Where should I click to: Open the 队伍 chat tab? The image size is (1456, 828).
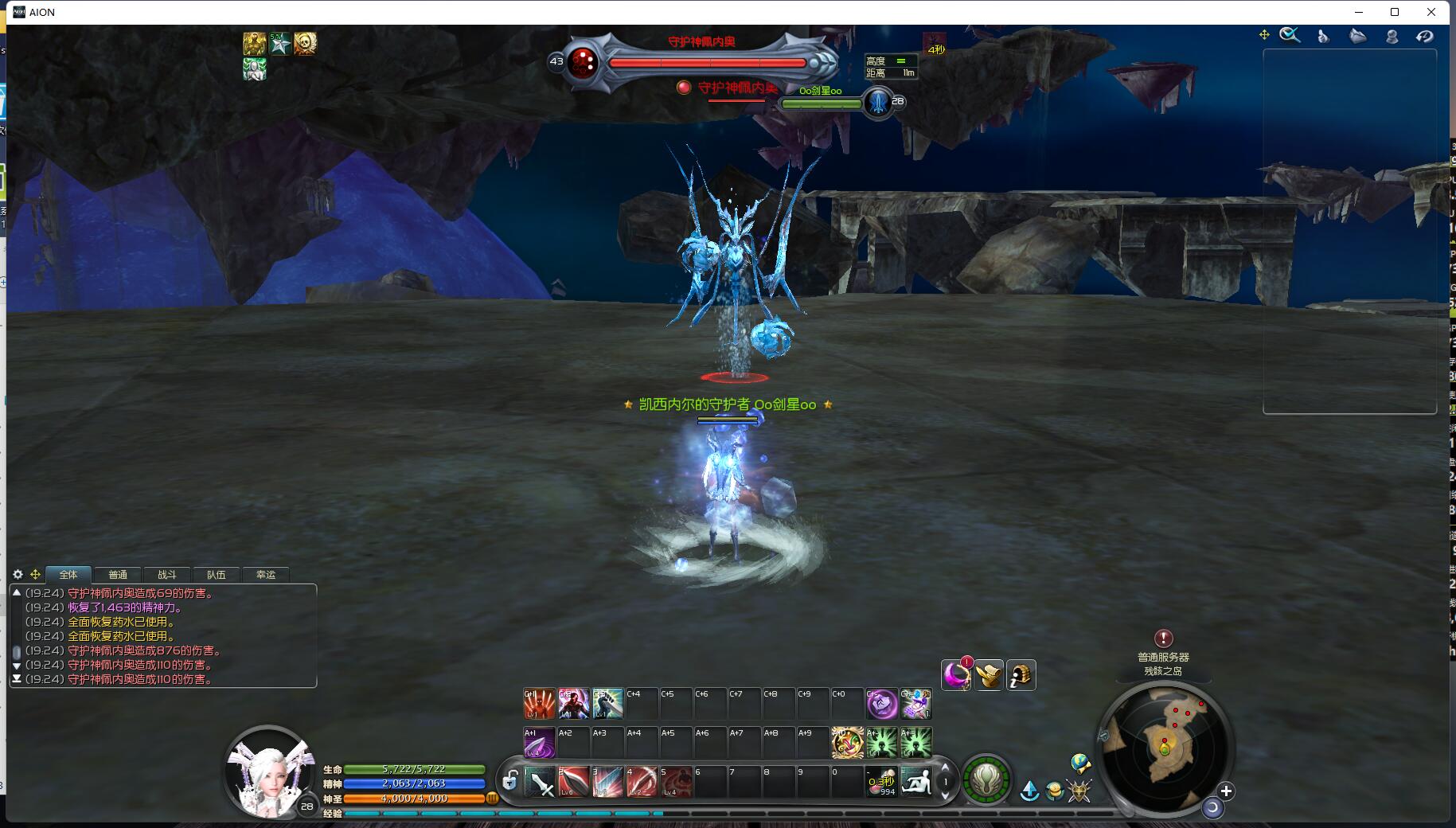tap(217, 574)
